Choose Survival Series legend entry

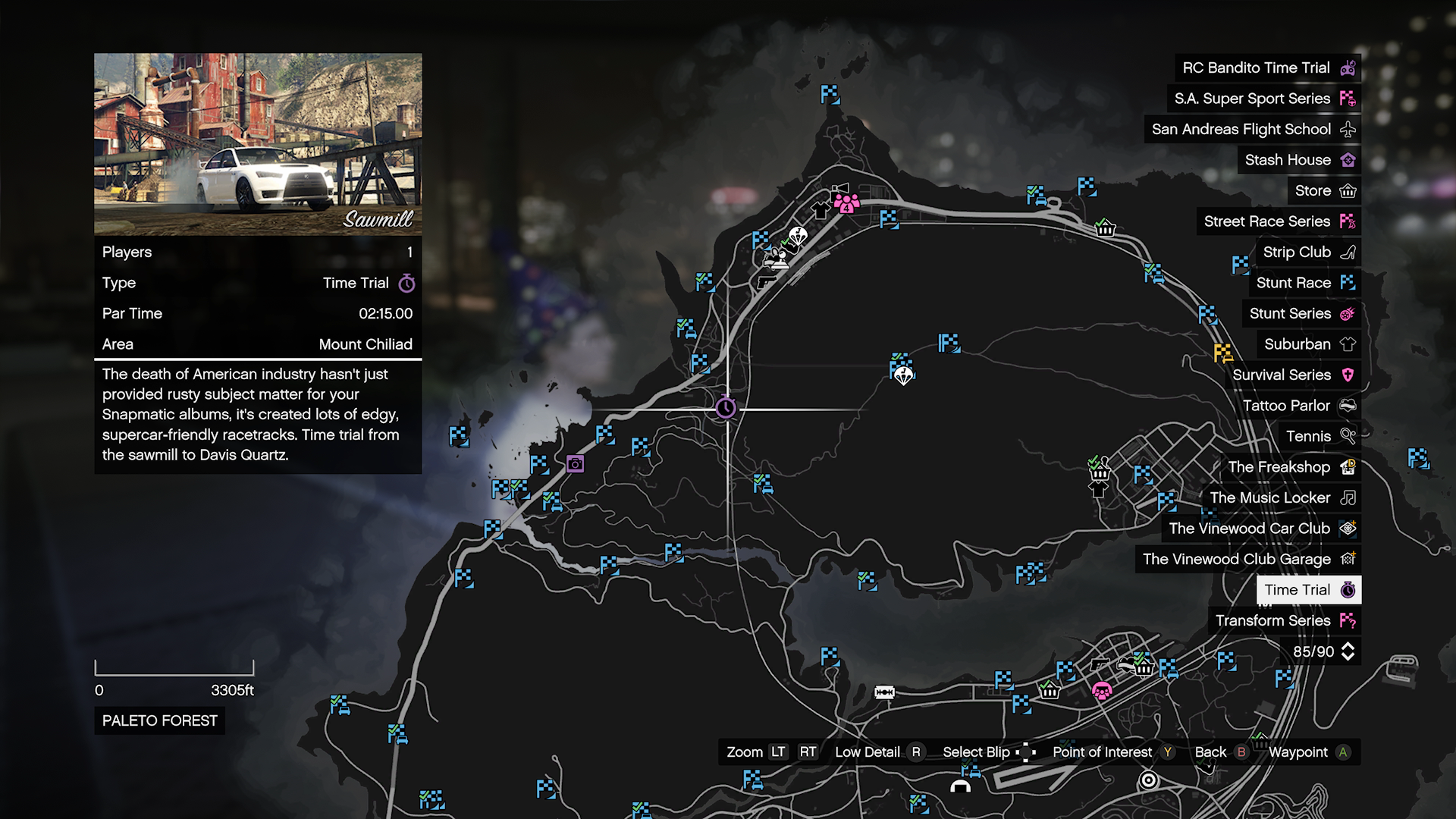(1293, 375)
